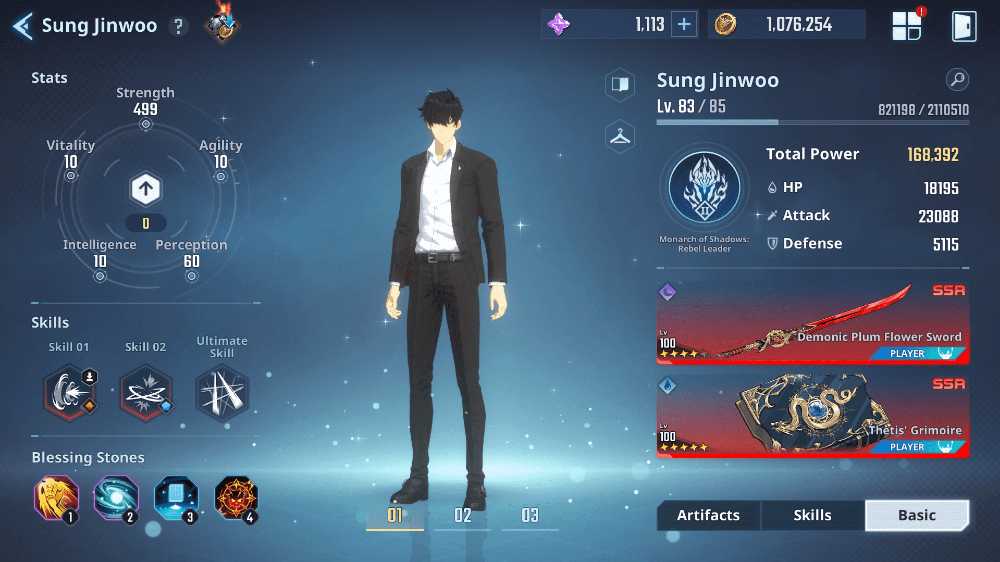Image resolution: width=1000 pixels, height=562 pixels.
Task: Exit through the door icon
Action: coord(963,26)
